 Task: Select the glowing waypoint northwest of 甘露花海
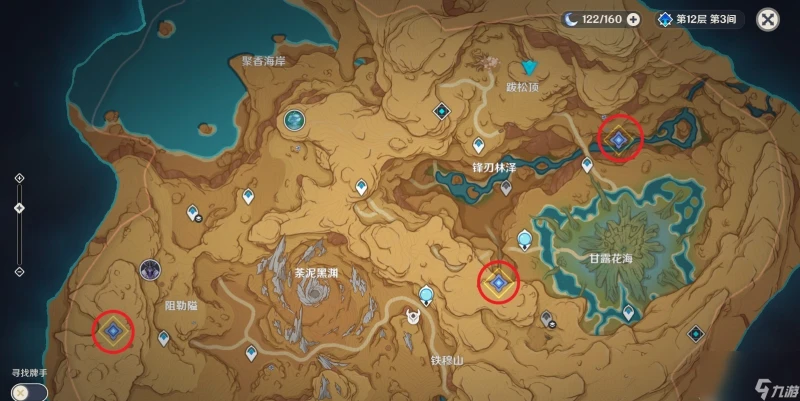524,238
